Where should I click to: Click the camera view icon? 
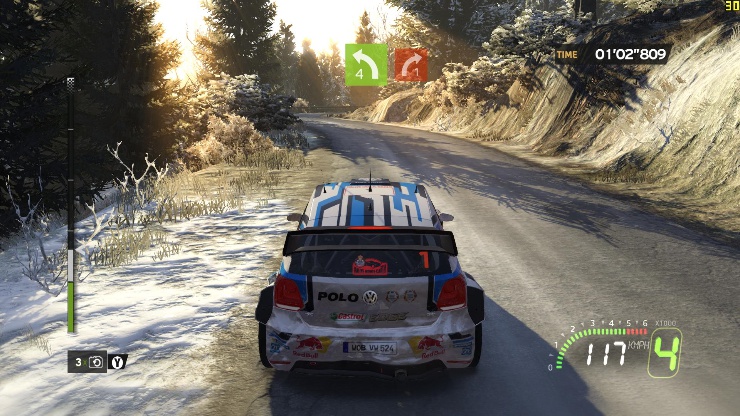(96, 362)
